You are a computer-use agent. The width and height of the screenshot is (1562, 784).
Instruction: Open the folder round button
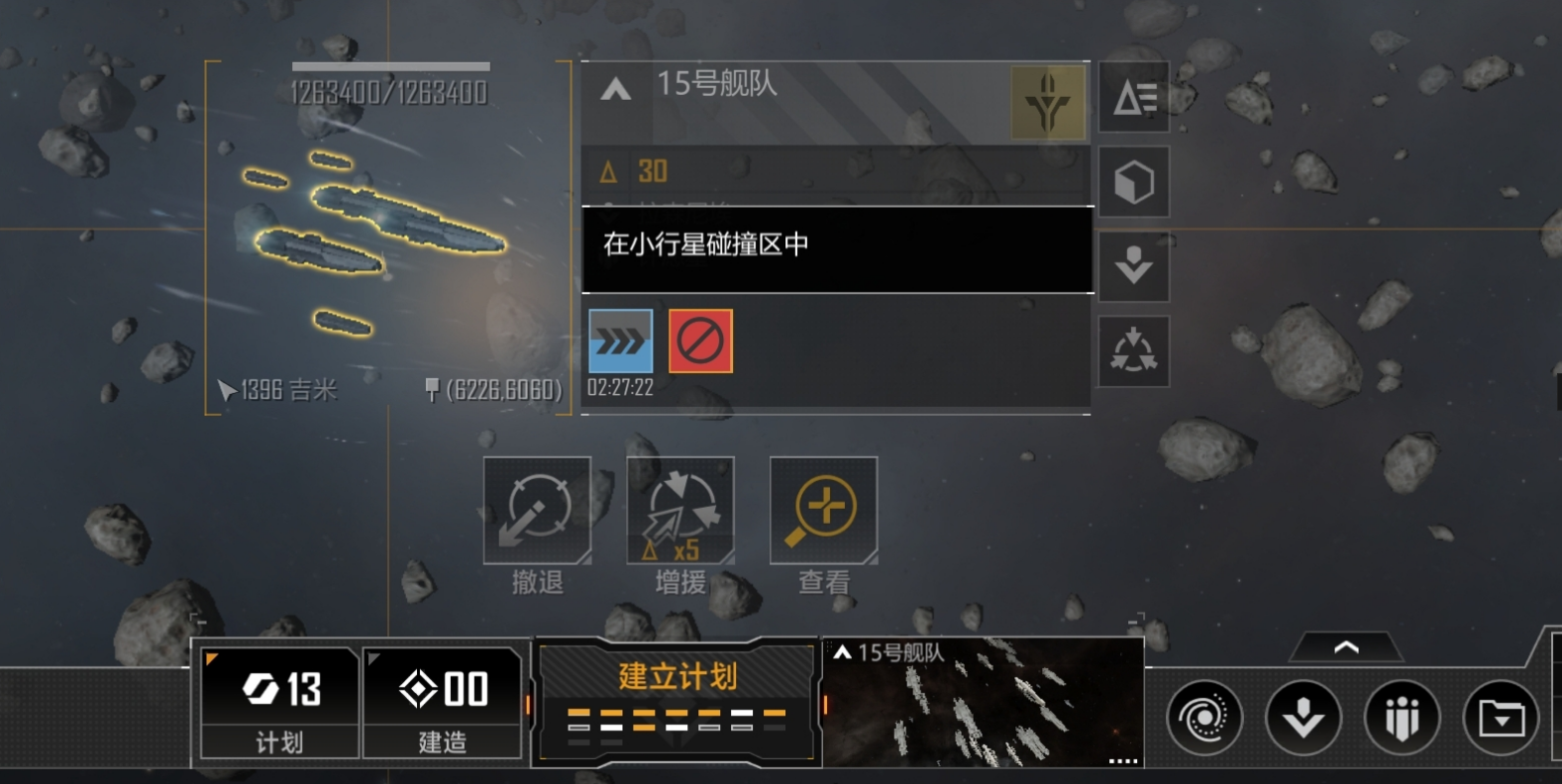(x=1501, y=718)
